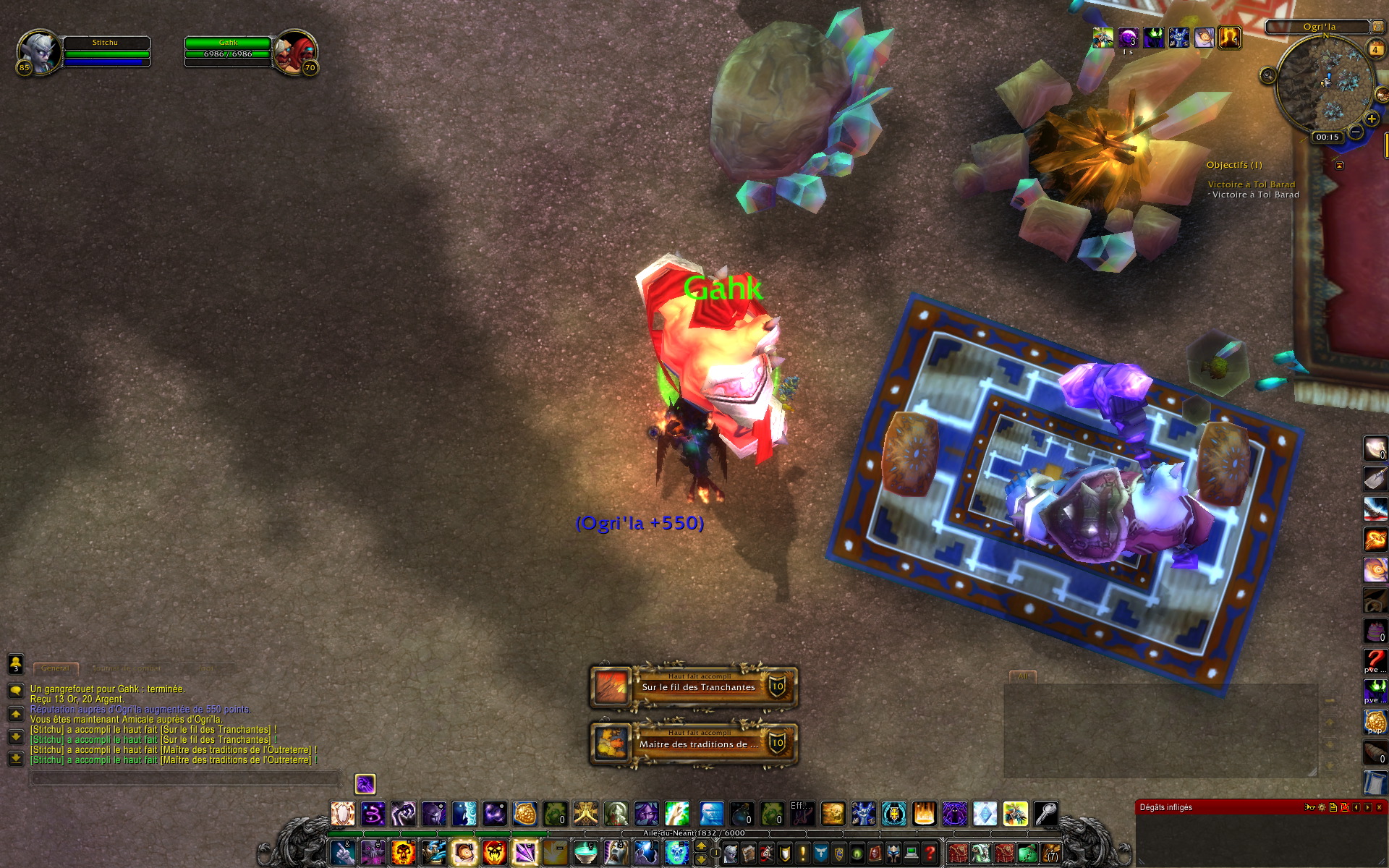Image resolution: width=1389 pixels, height=868 pixels.
Task: Open the Journal de combat tab
Action: pos(127,668)
